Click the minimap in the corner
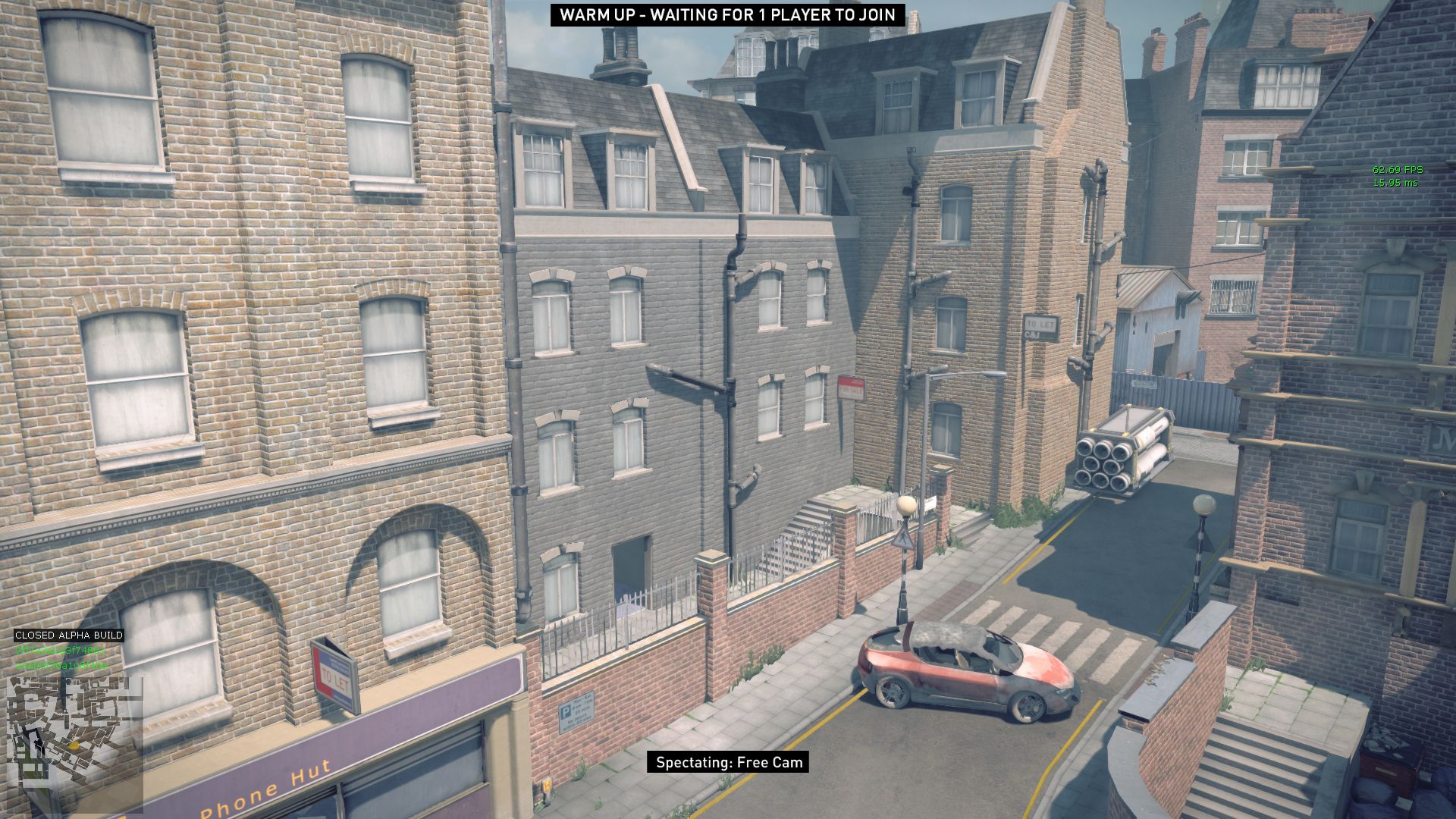 (74, 744)
